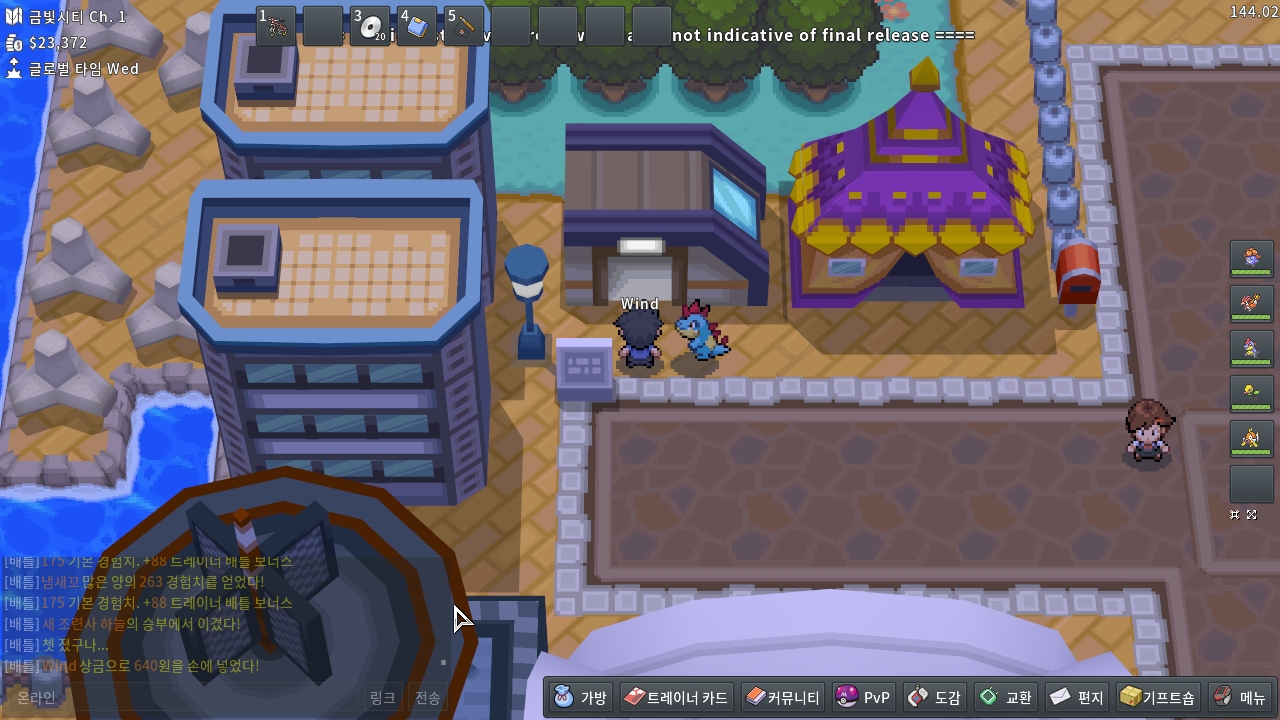Select the Gloom party slot
The width and height of the screenshot is (1280, 720).
coord(1251,258)
